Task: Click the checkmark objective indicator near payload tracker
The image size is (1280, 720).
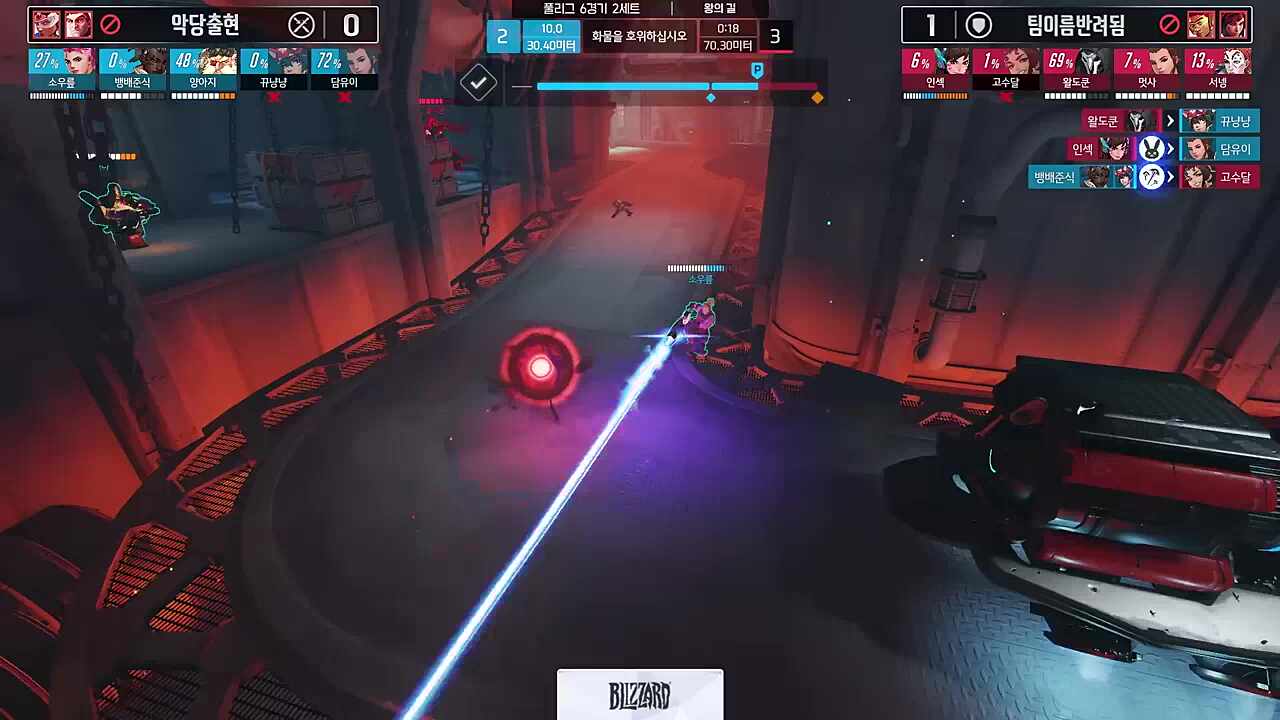Action: (x=477, y=81)
